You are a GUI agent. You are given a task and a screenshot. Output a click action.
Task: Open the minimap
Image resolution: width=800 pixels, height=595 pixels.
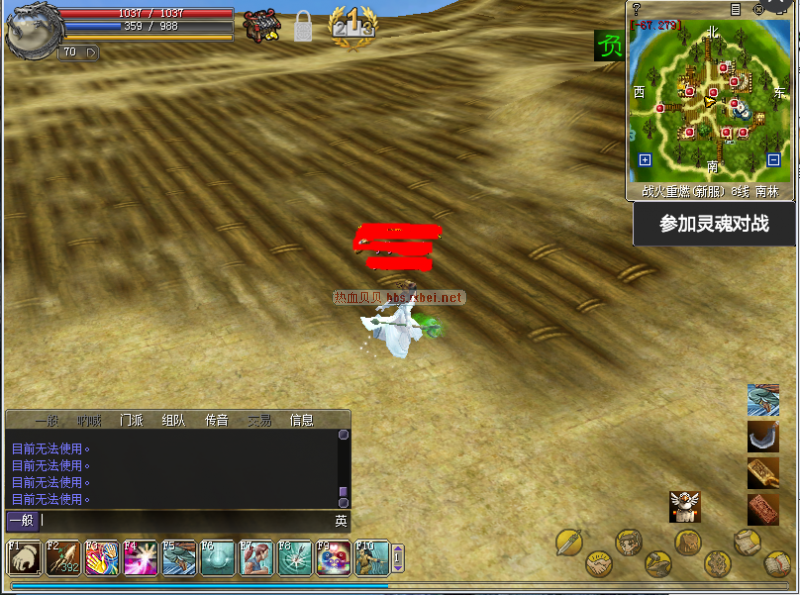point(711,102)
